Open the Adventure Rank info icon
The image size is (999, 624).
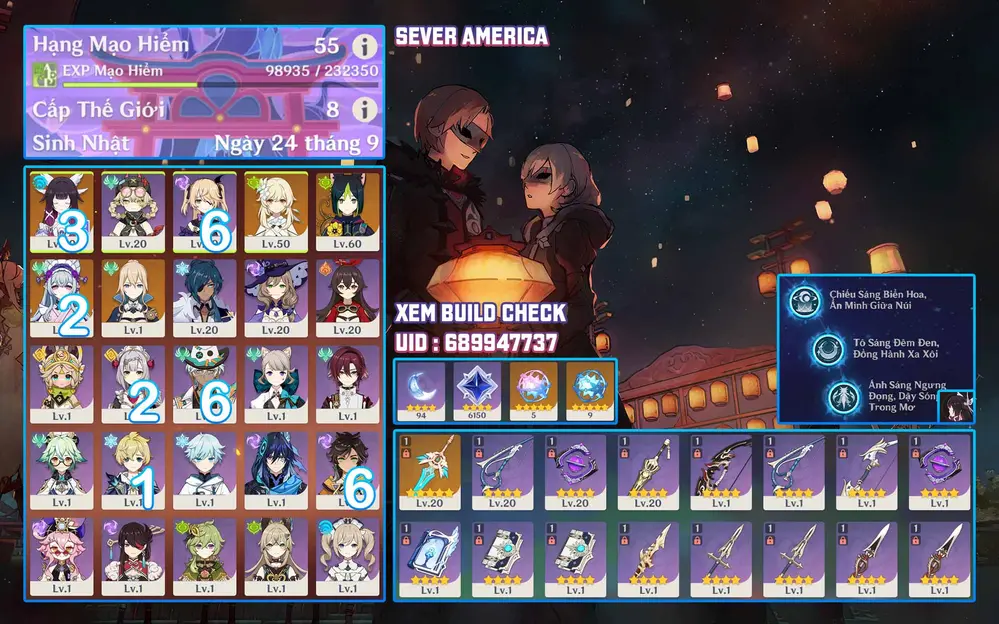pyautogui.click(x=365, y=46)
